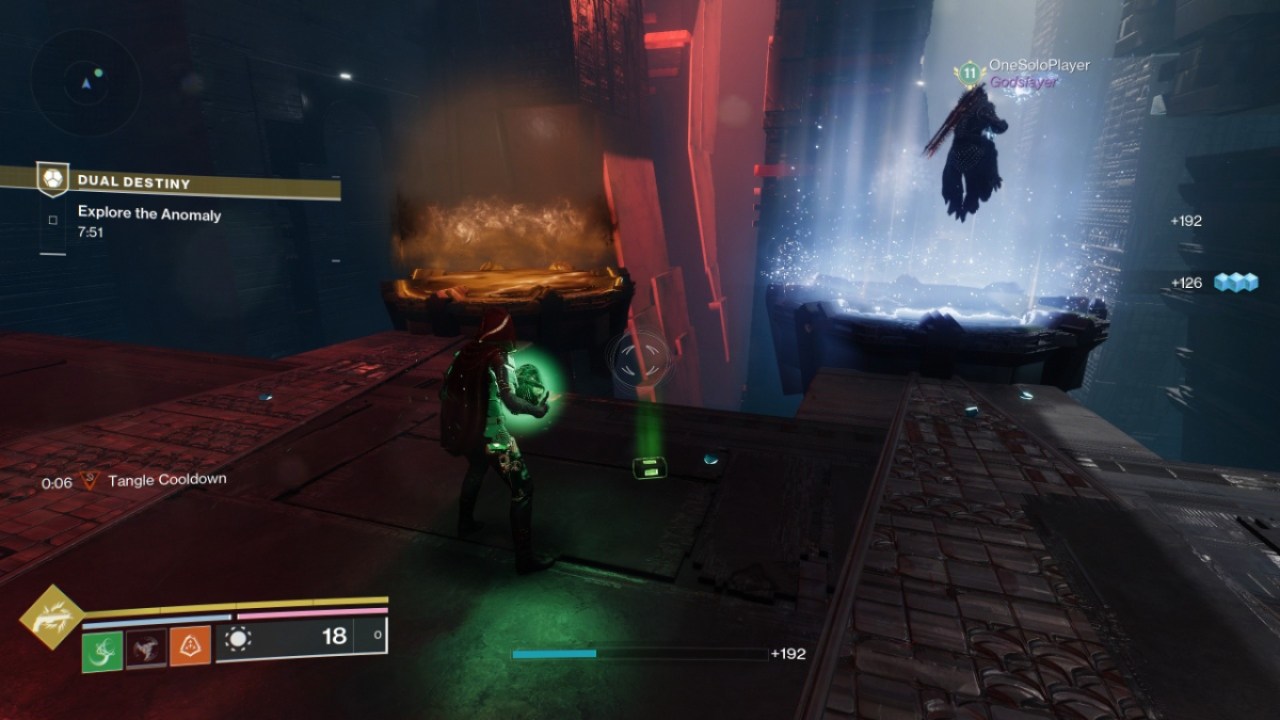This screenshot has width=1280, height=720.
Task: Click the blue cube reward icon
Action: 1235,283
